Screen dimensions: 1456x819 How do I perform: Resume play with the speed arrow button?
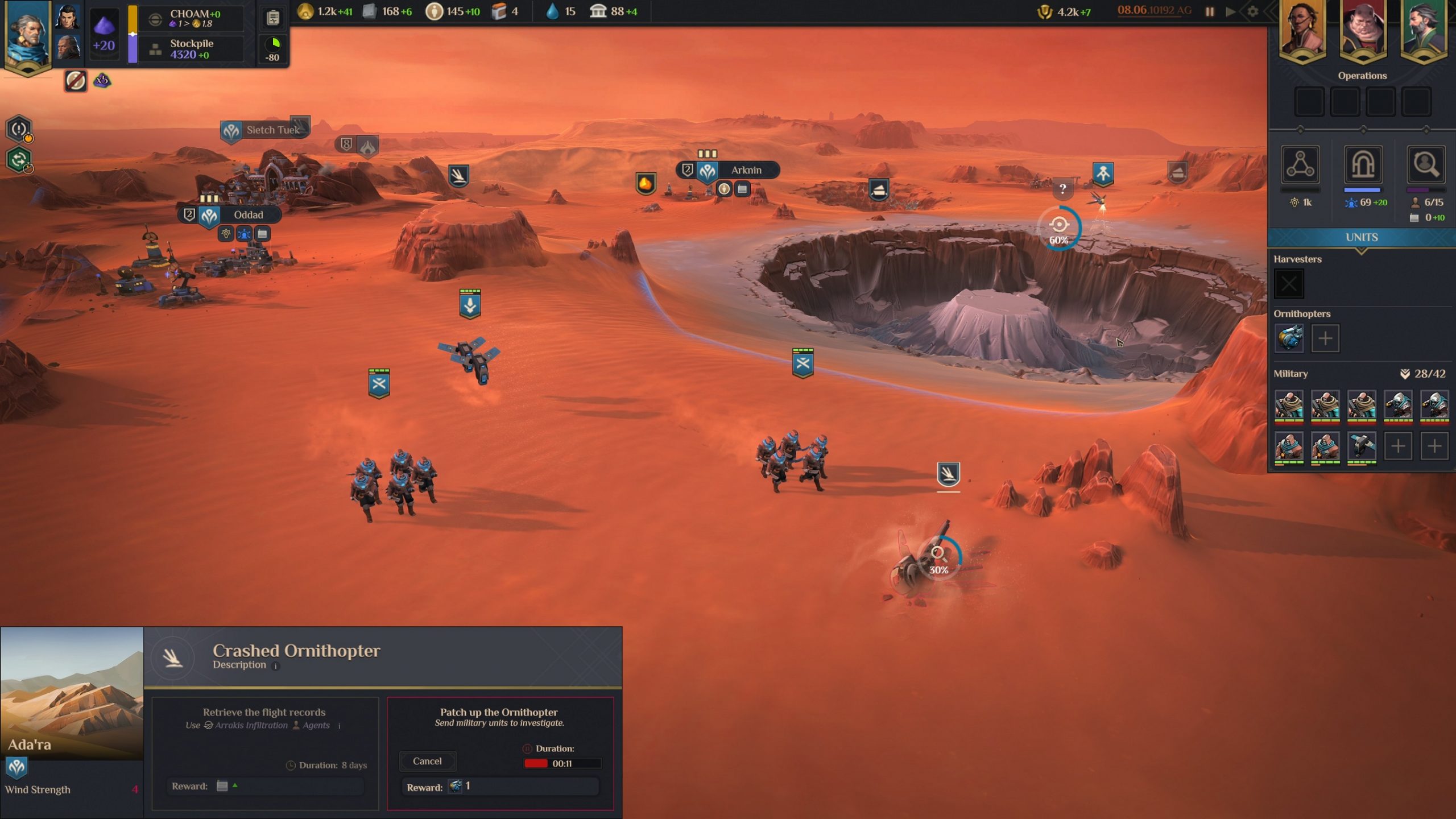tap(1230, 11)
